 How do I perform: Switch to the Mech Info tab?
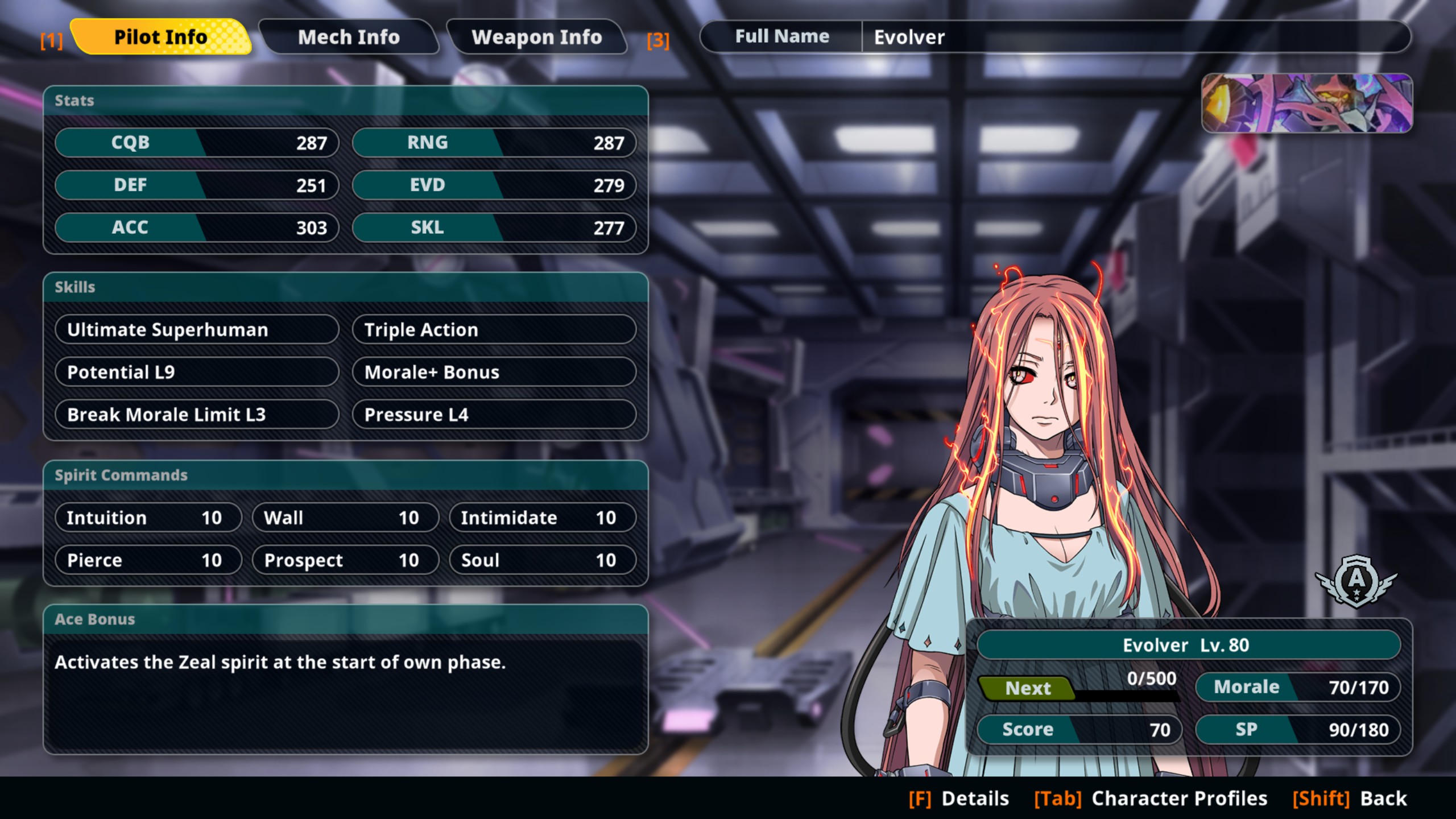pos(349,38)
